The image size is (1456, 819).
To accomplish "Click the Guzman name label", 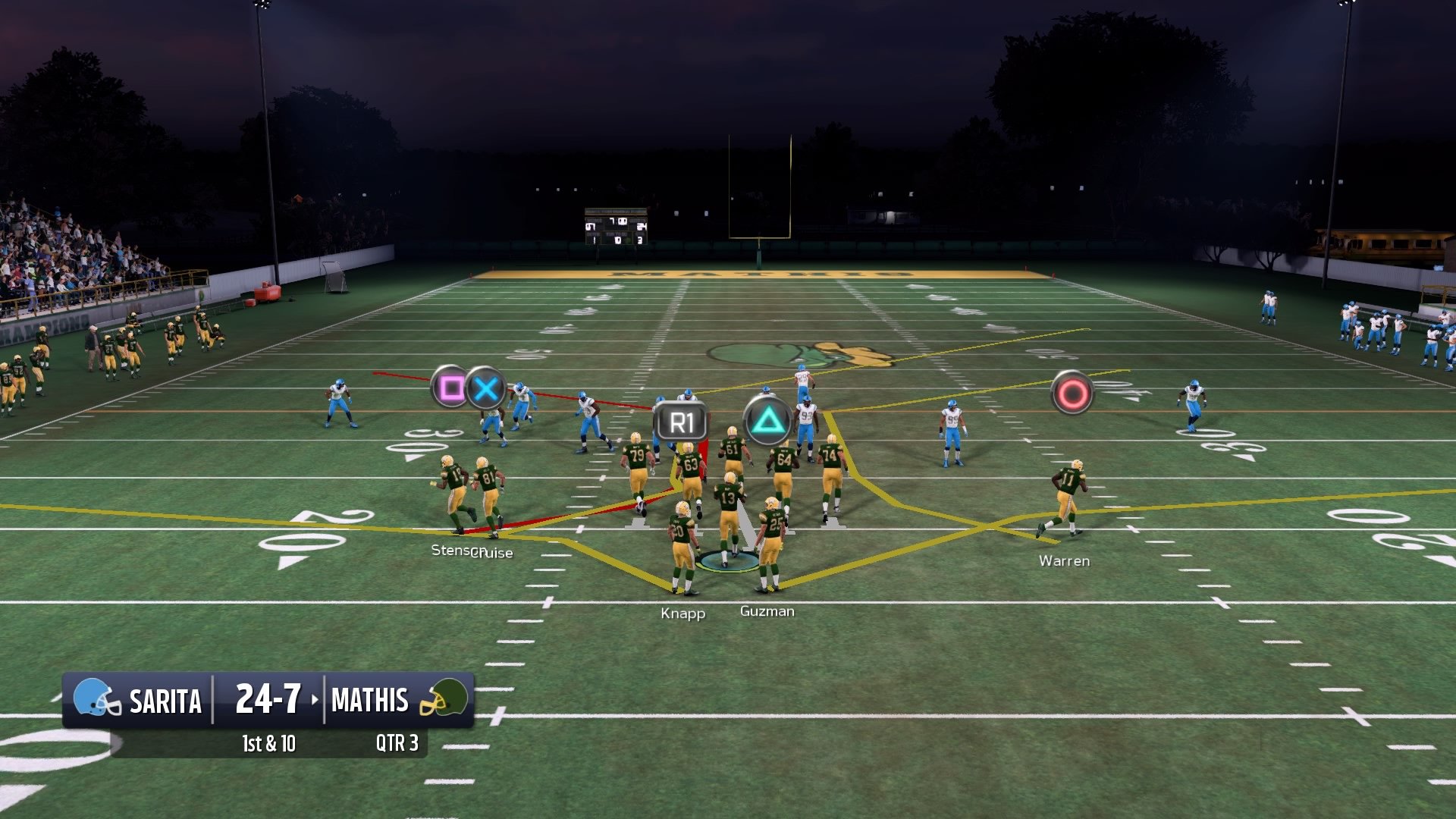I will tap(768, 610).
